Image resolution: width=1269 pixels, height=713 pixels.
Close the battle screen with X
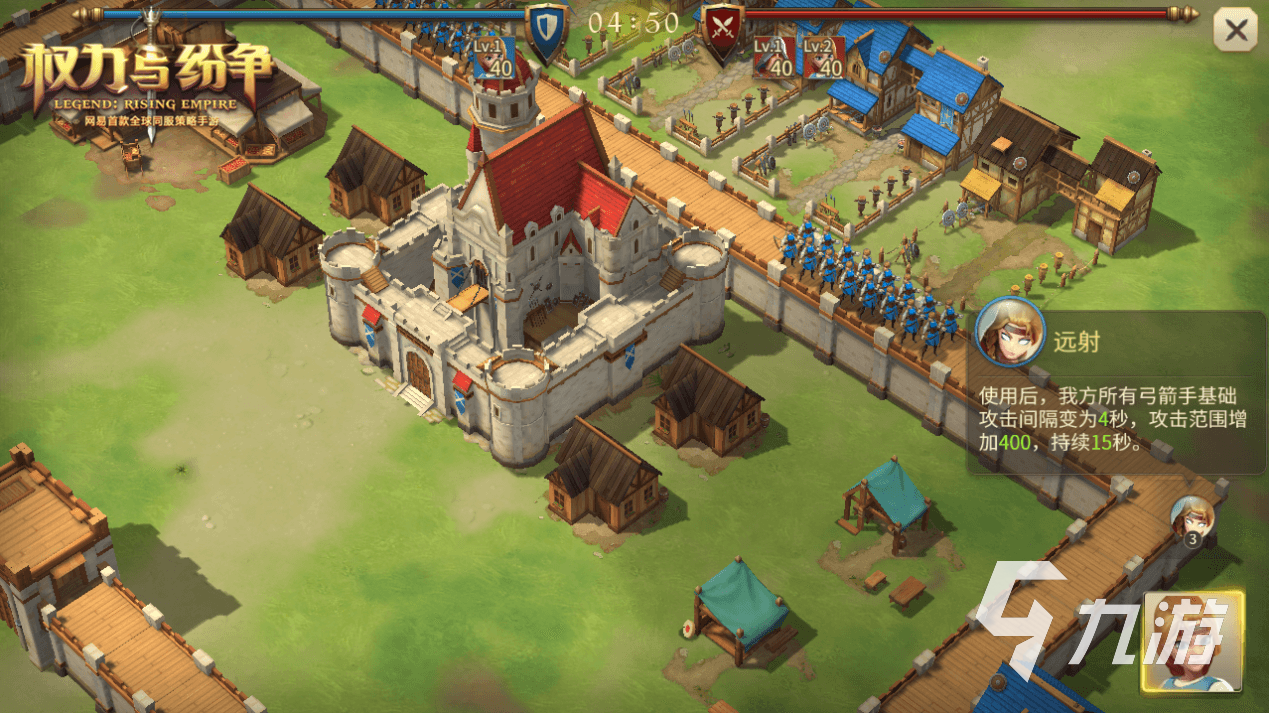(x=1236, y=31)
